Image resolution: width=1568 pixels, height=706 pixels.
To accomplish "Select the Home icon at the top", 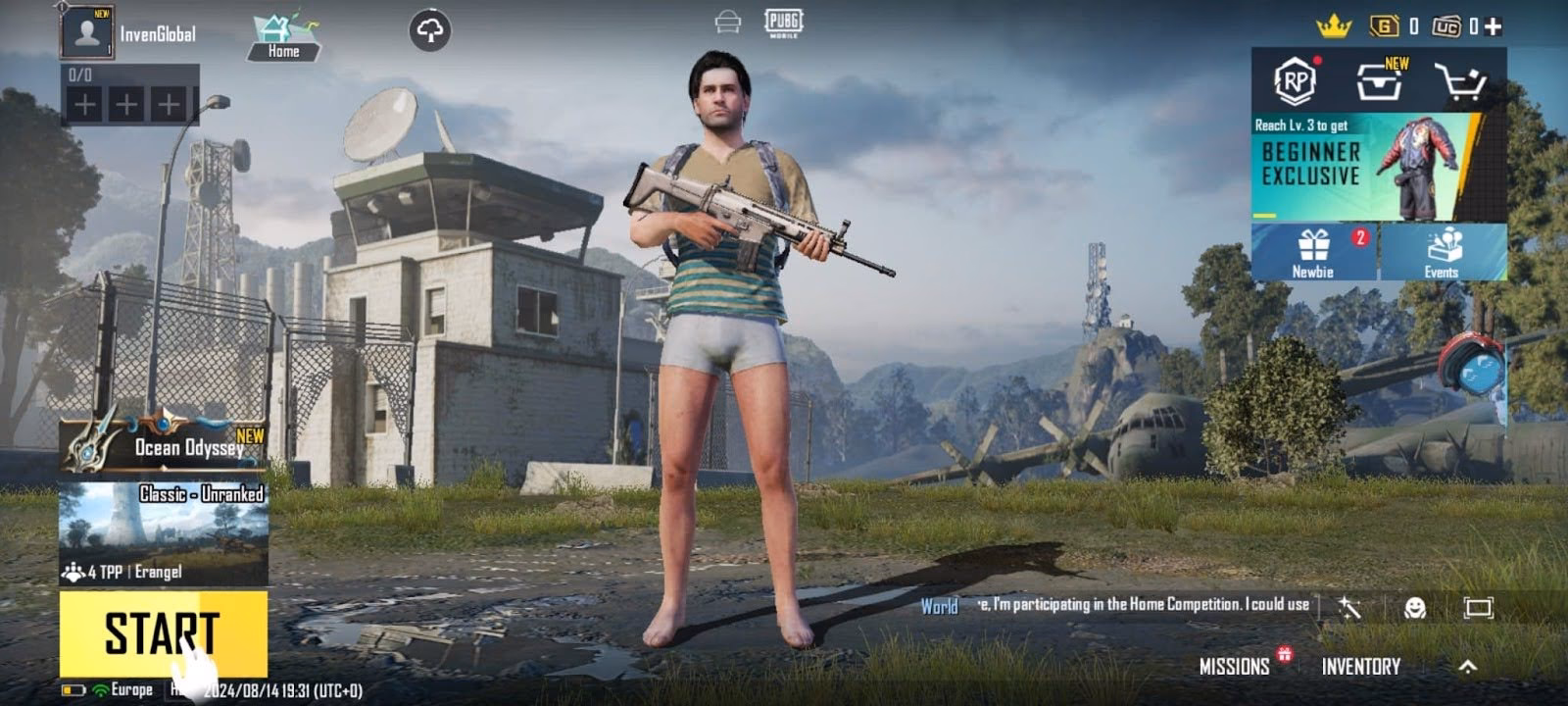I will click(281, 31).
